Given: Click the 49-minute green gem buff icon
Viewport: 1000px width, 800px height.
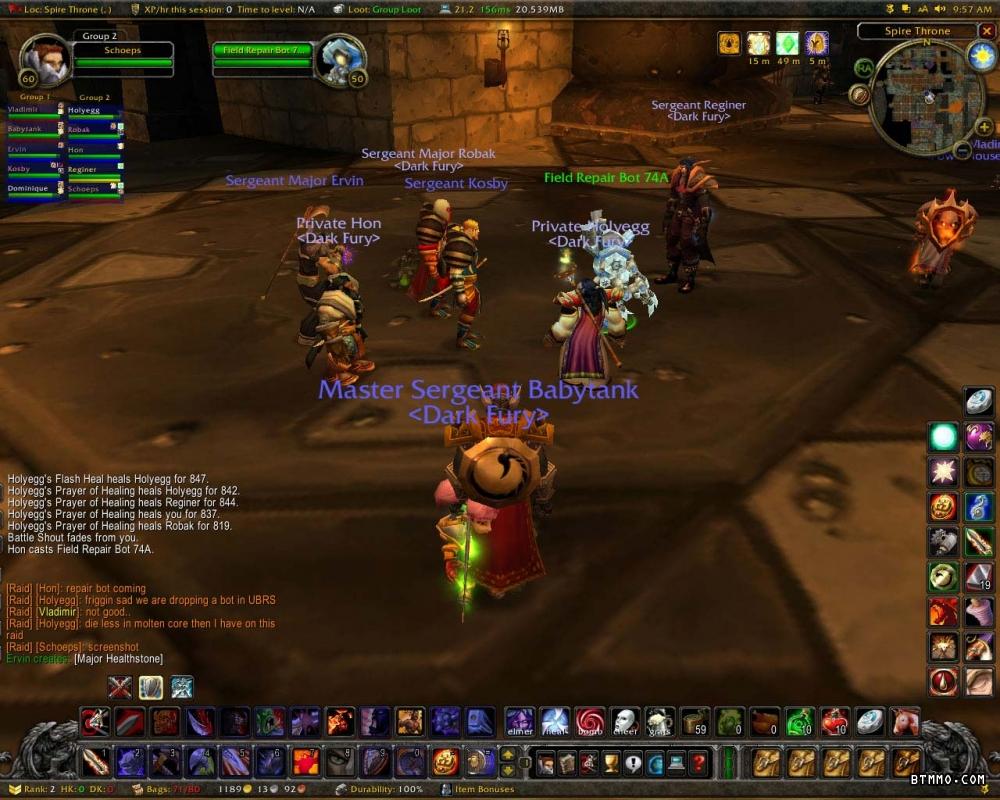Looking at the screenshot, I should [787, 43].
